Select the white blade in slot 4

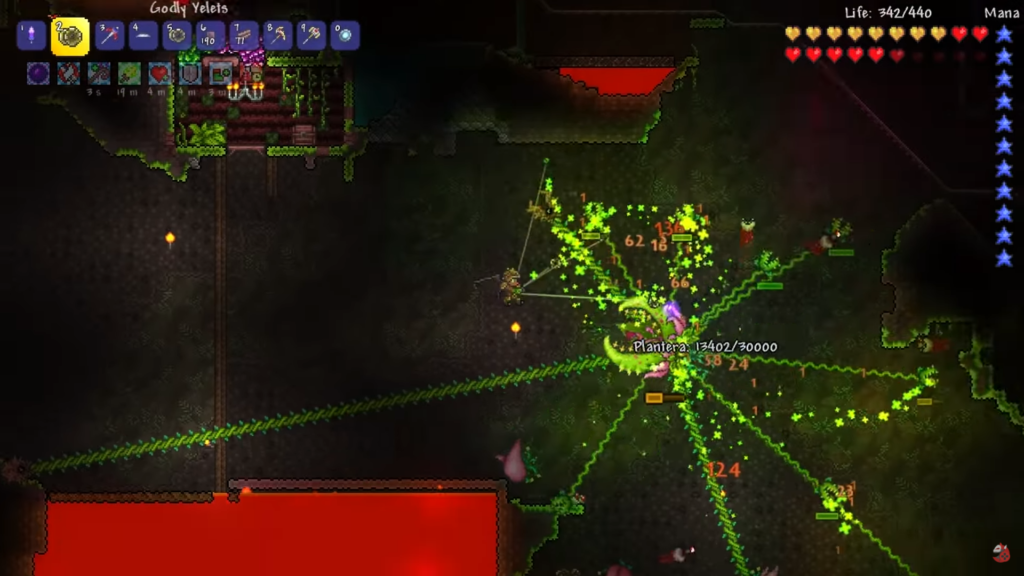[143, 36]
